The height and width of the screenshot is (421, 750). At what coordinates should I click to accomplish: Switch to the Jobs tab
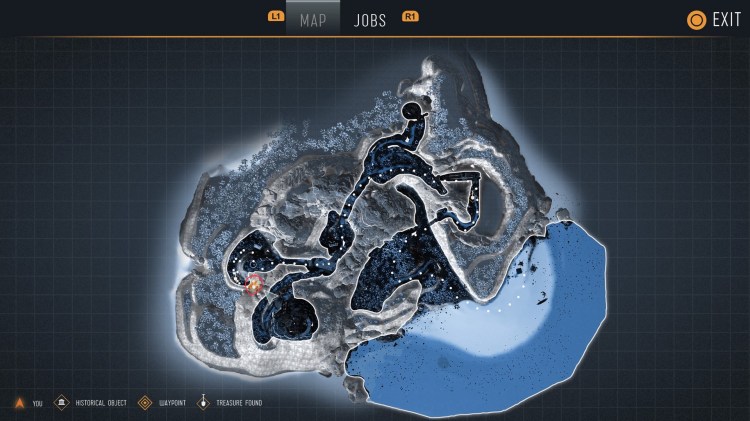(x=370, y=20)
